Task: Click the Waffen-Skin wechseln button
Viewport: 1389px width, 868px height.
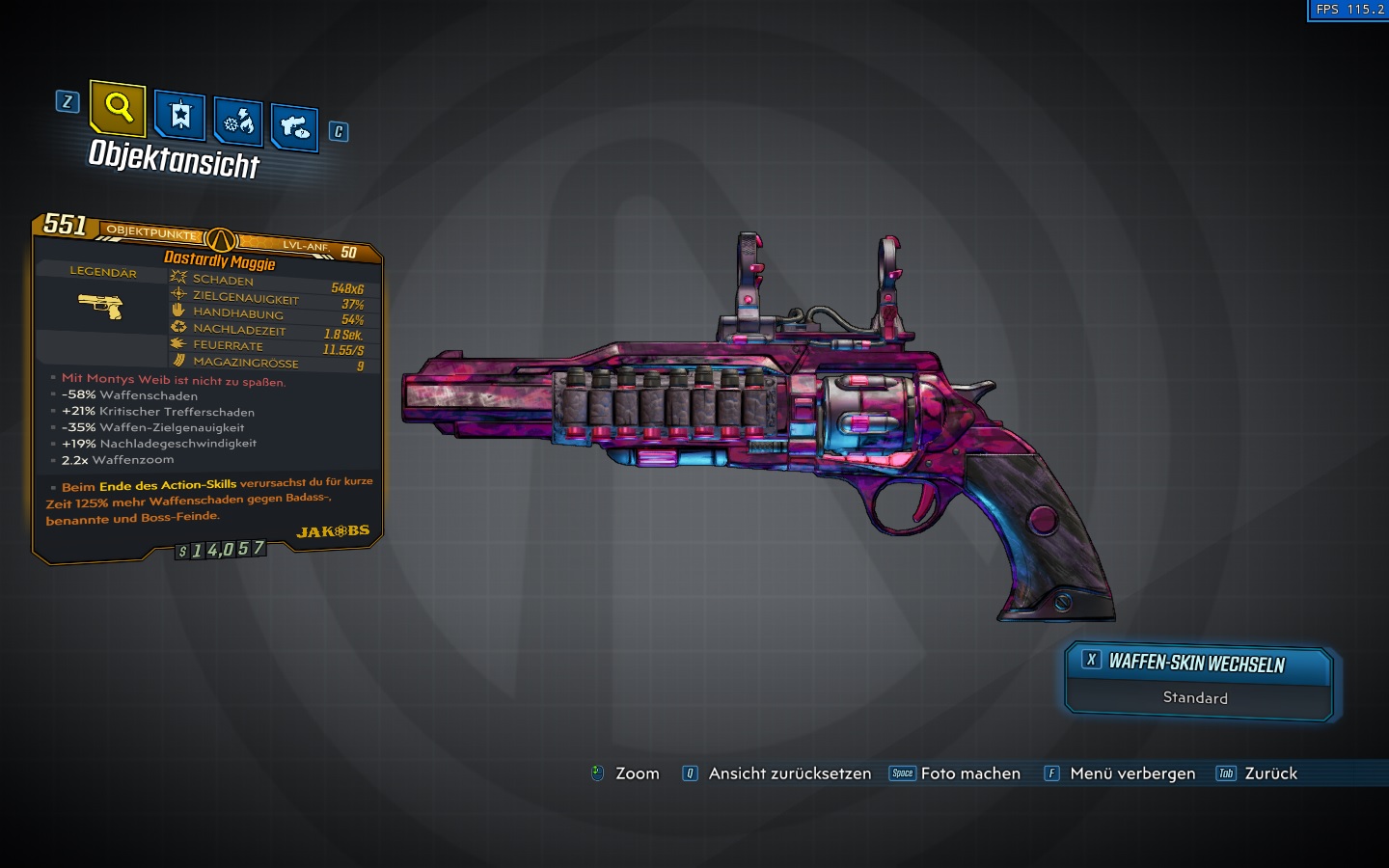Action: (x=1198, y=663)
